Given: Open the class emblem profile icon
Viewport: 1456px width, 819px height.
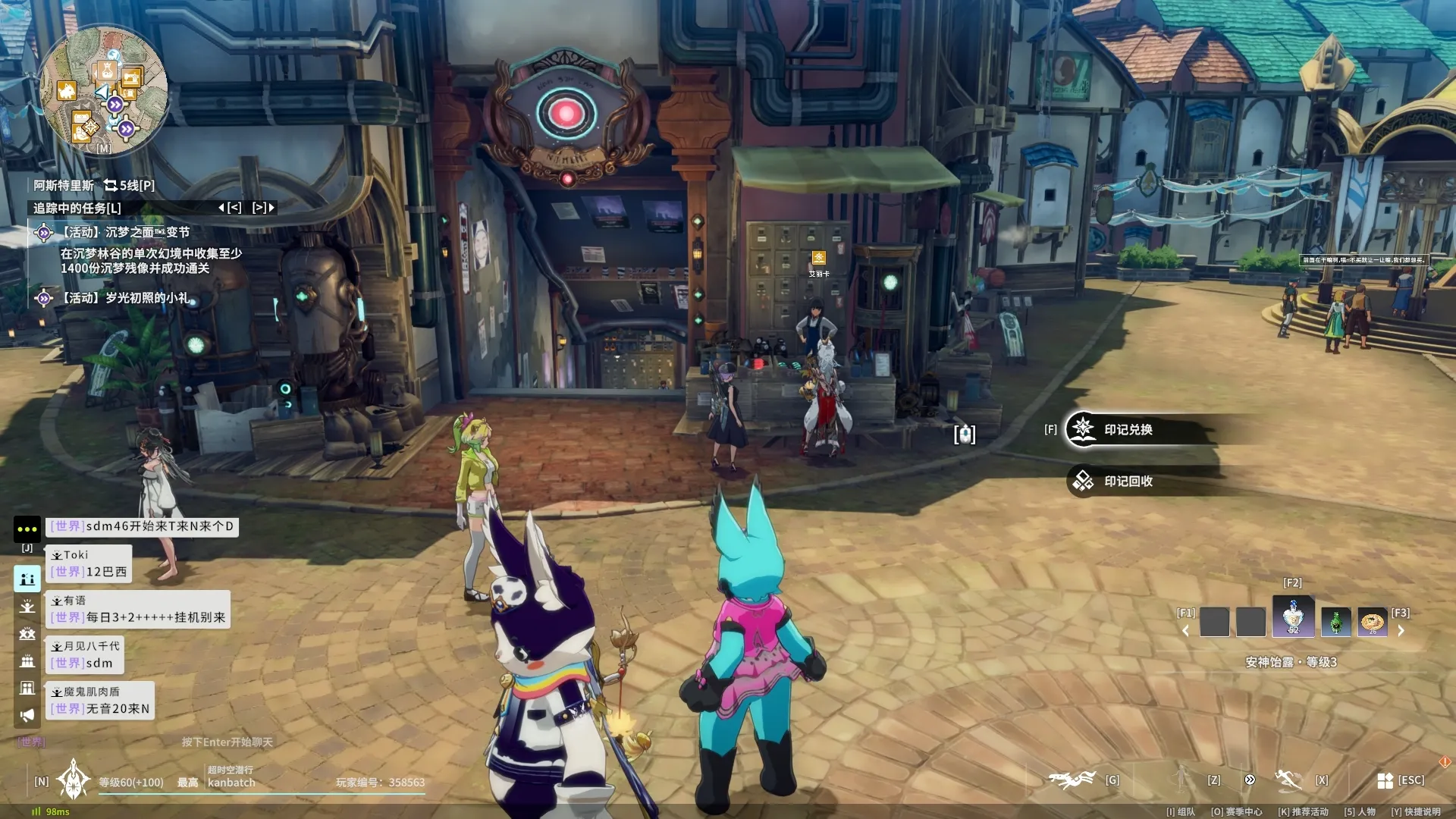Looking at the screenshot, I should pos(74,780).
